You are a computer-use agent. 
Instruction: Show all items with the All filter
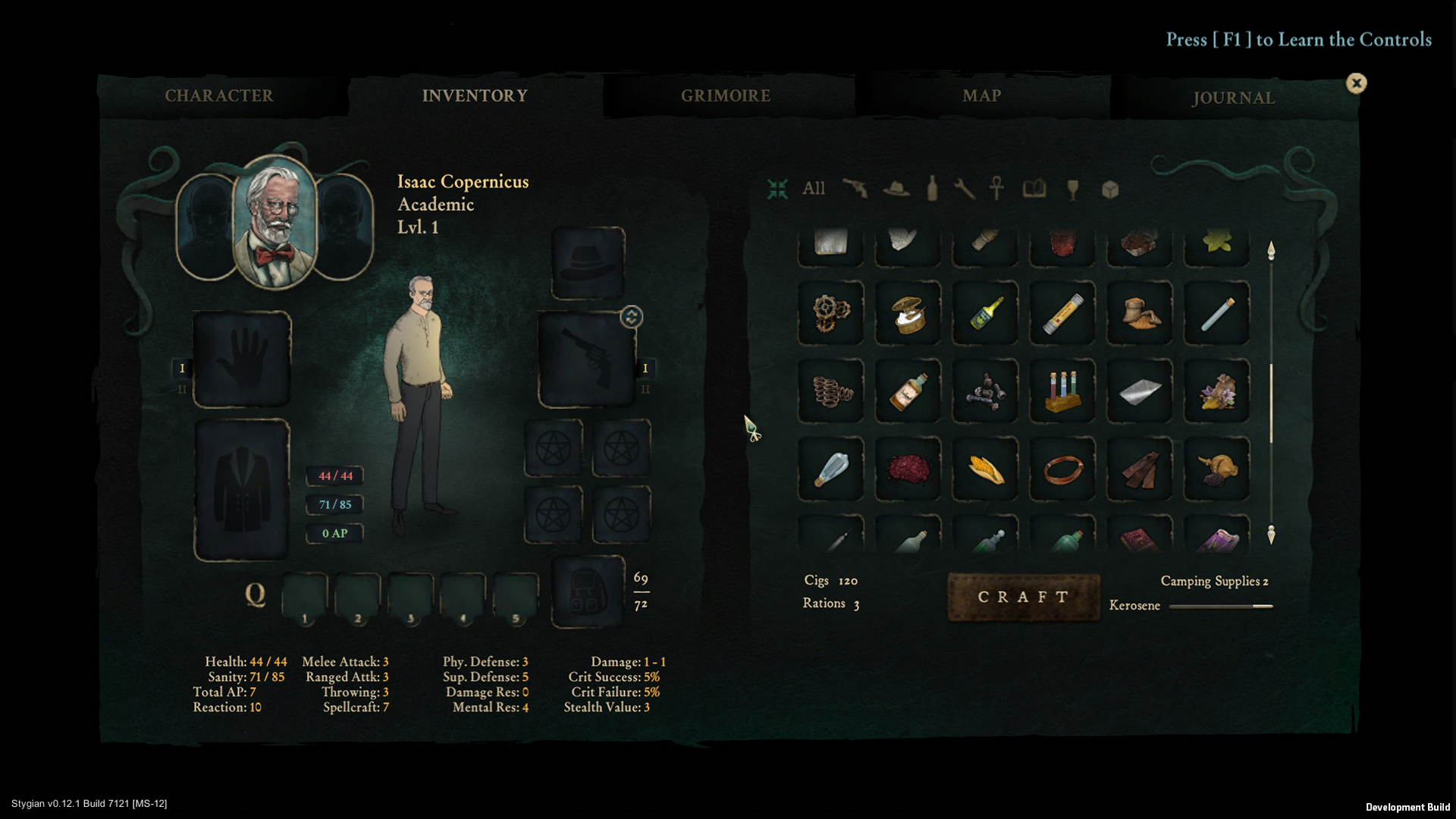[813, 188]
